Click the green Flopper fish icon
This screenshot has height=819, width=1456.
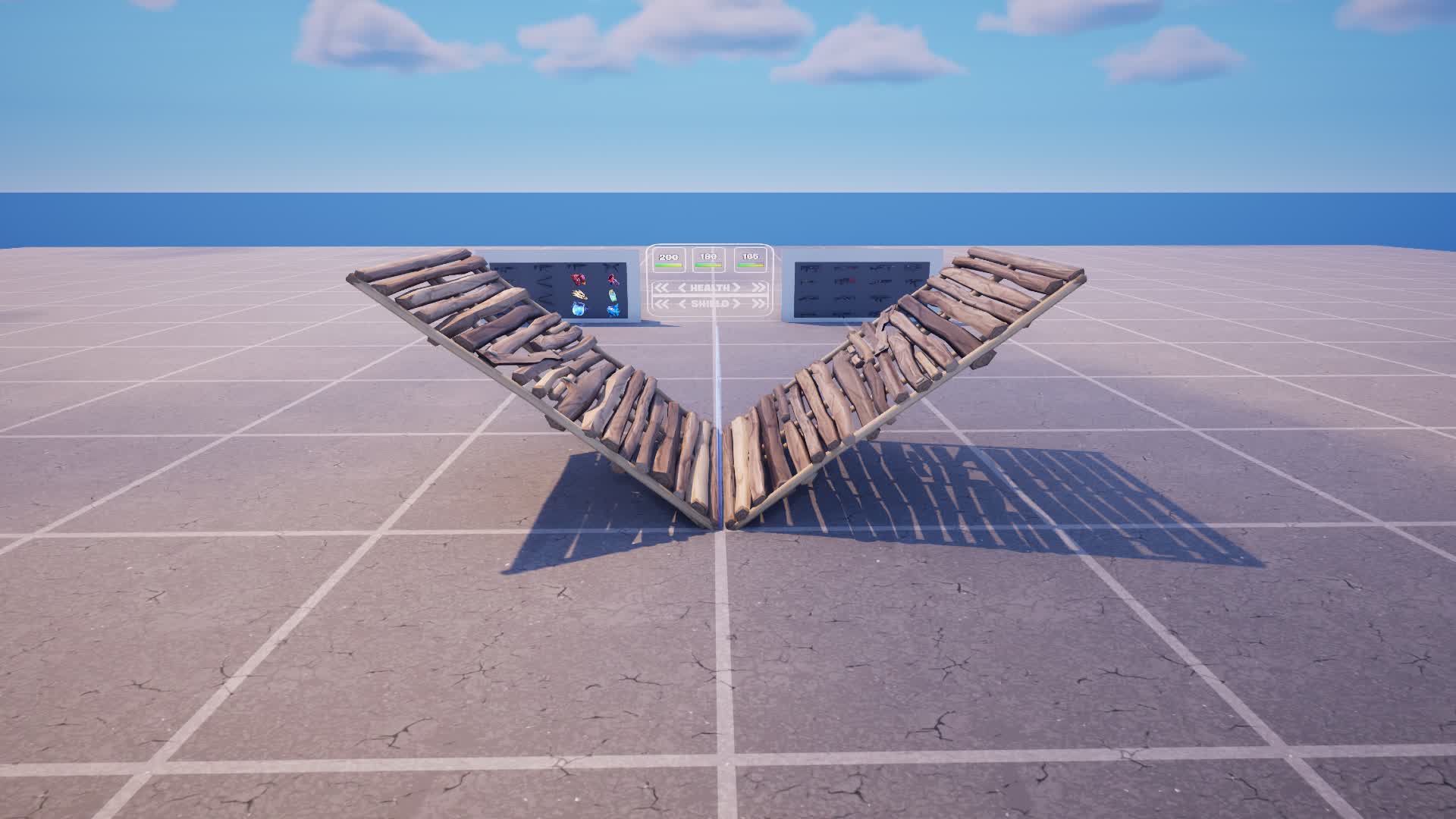pos(612,296)
